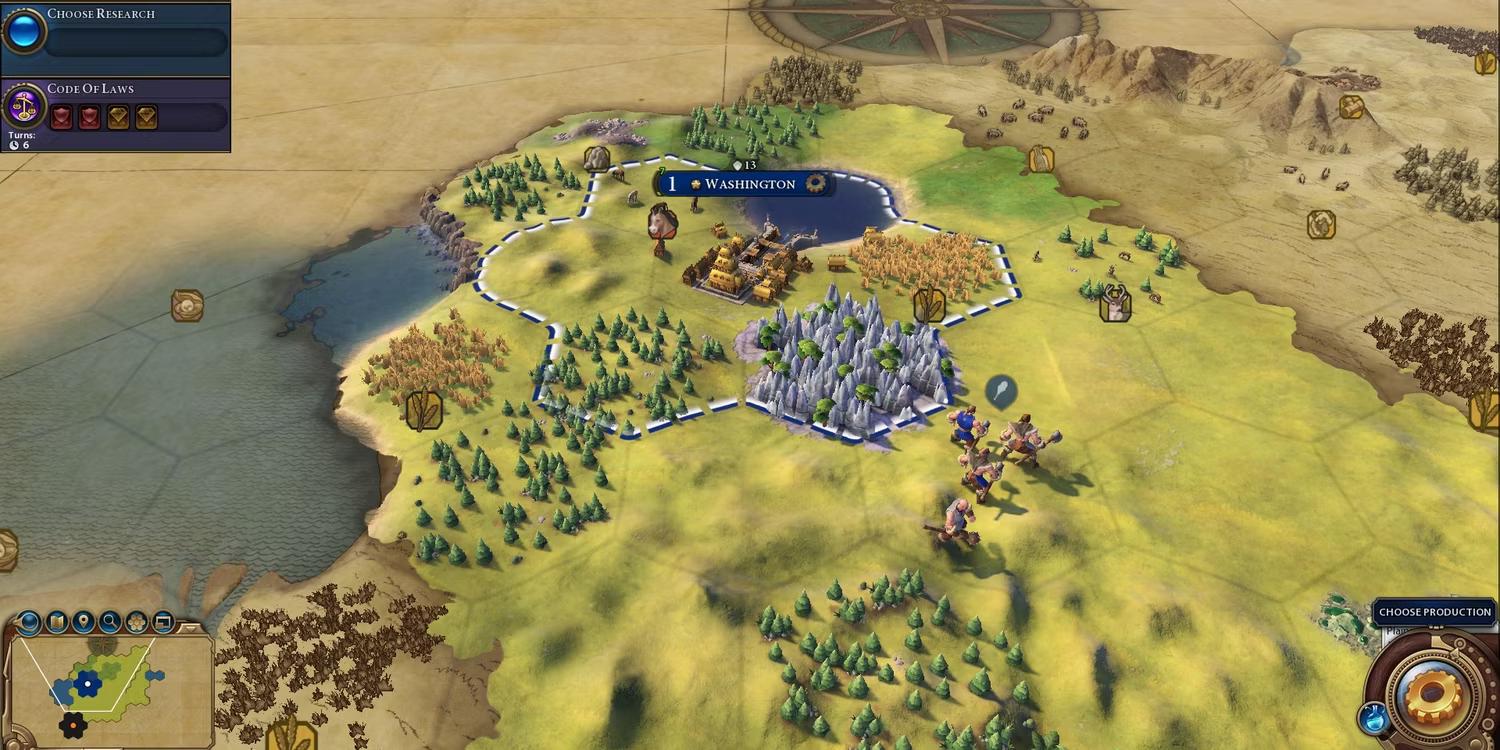This screenshot has height=750, width=1500.
Task: Open the magnifying glass map search
Action: 110,623
